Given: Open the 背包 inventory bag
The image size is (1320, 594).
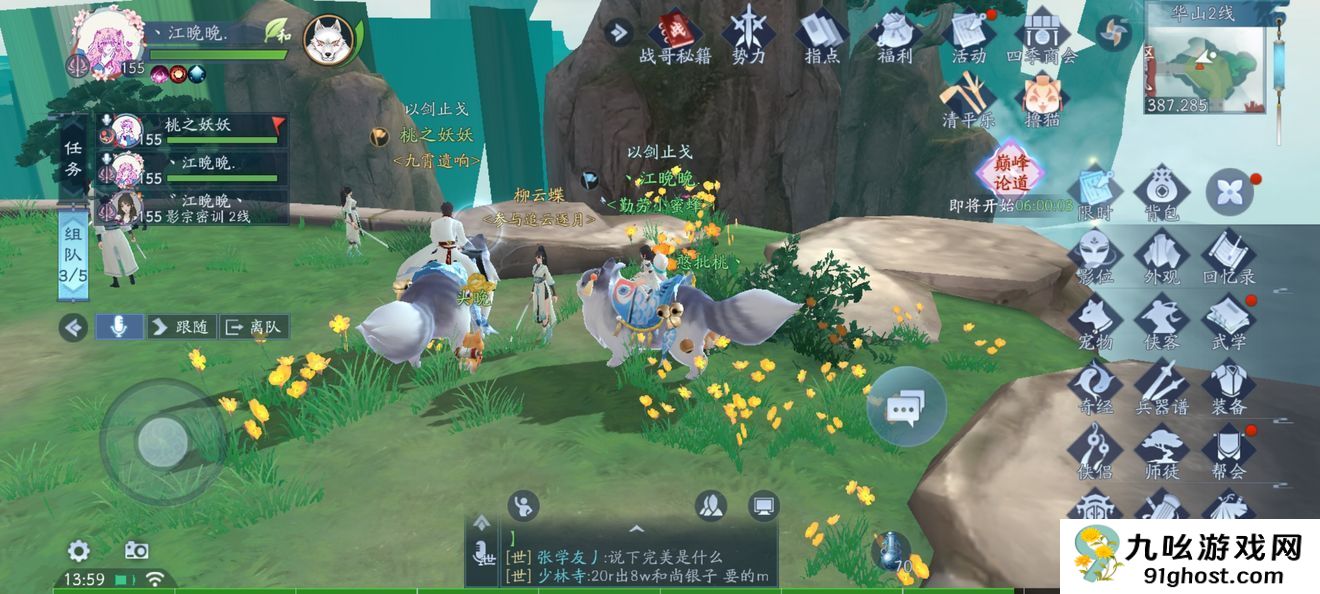Looking at the screenshot, I should [x=1160, y=190].
